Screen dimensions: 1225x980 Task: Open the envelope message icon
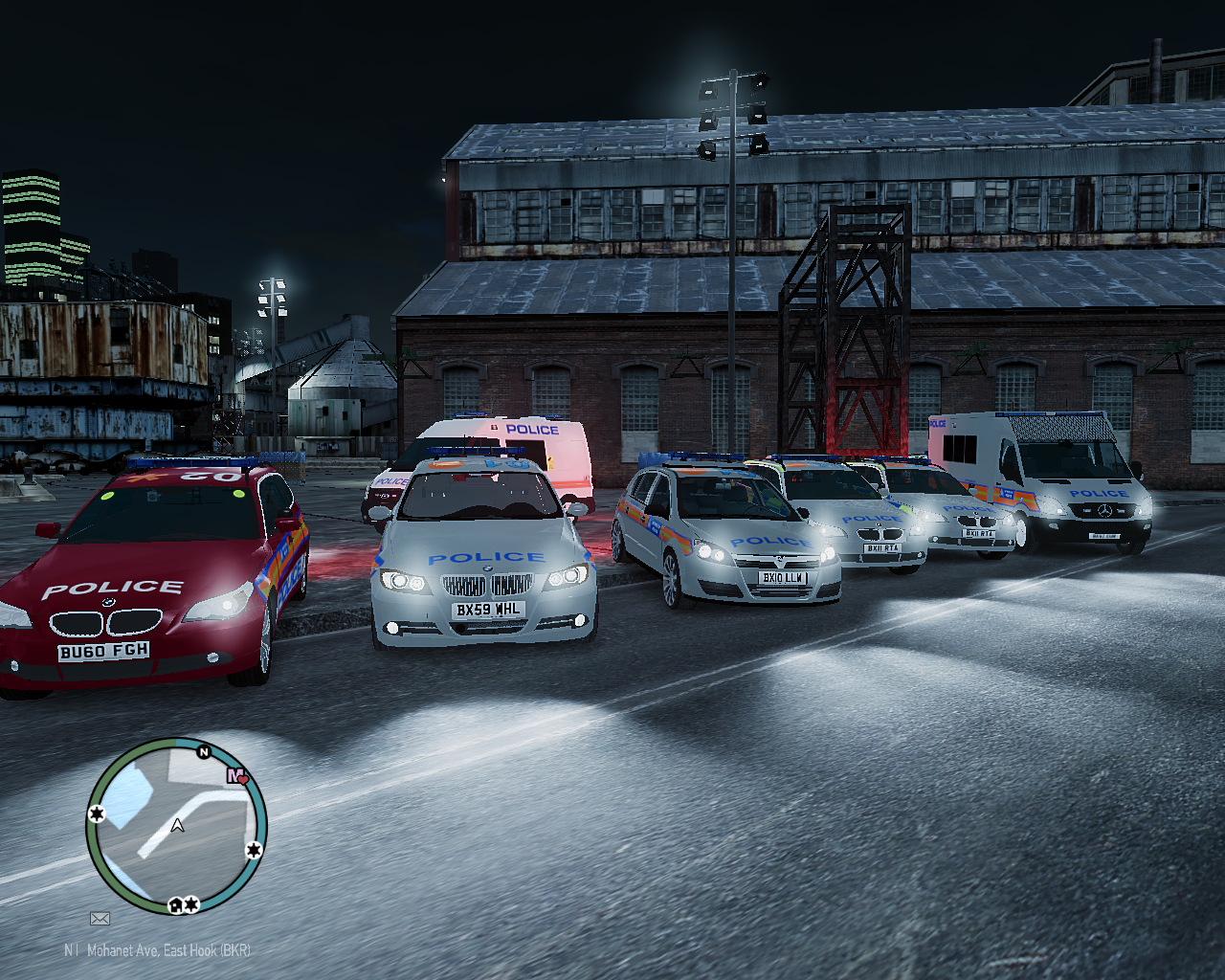coord(100,919)
